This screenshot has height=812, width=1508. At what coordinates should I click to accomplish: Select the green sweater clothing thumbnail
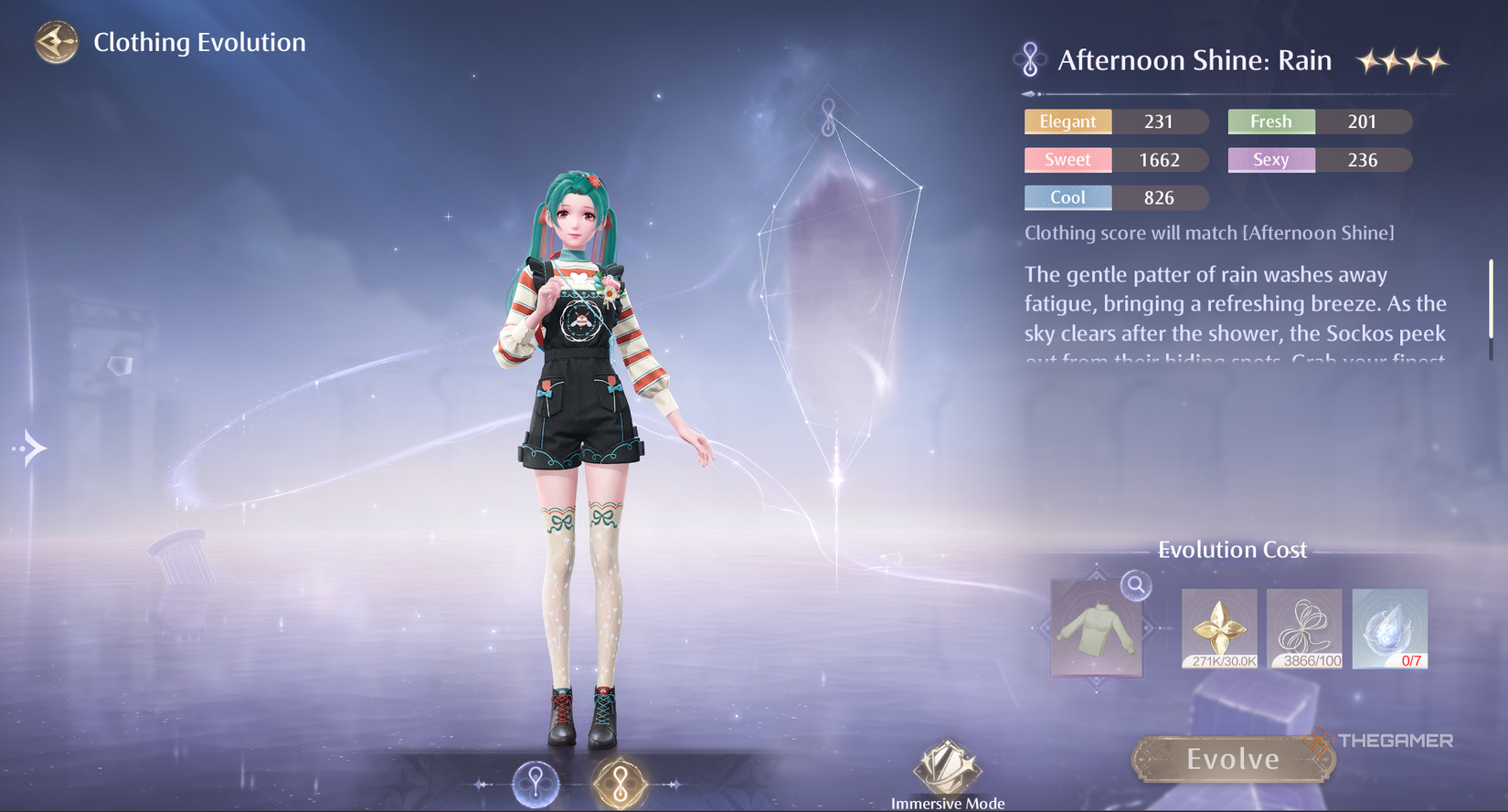pos(1096,629)
